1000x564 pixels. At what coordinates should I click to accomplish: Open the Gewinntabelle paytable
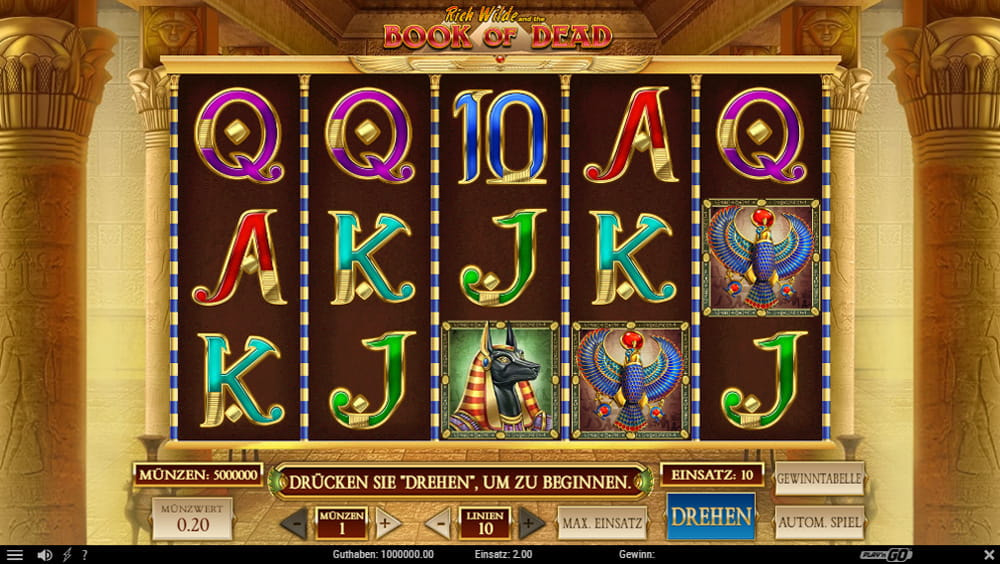coord(819,479)
